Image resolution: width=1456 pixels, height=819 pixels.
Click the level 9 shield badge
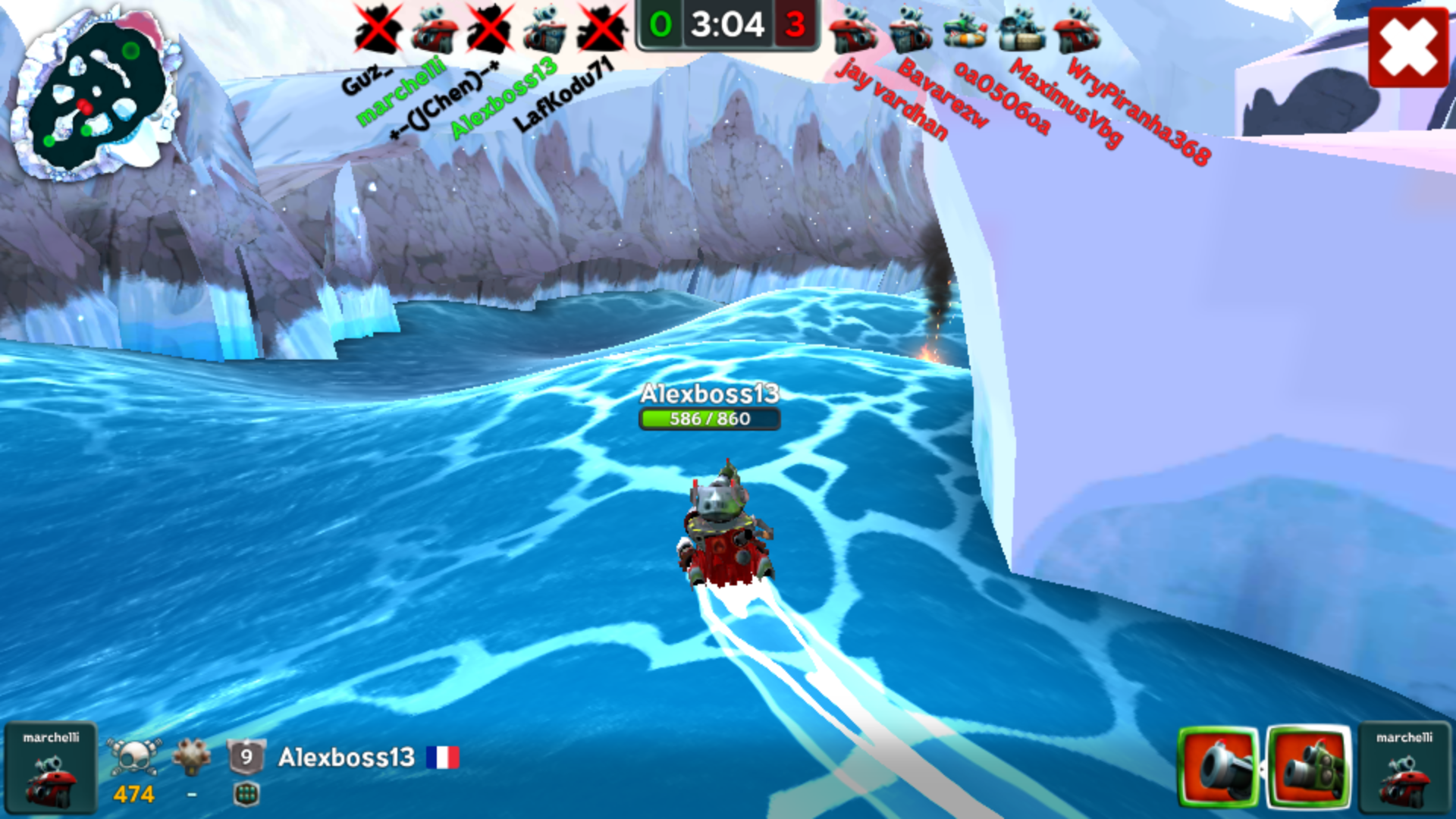246,757
